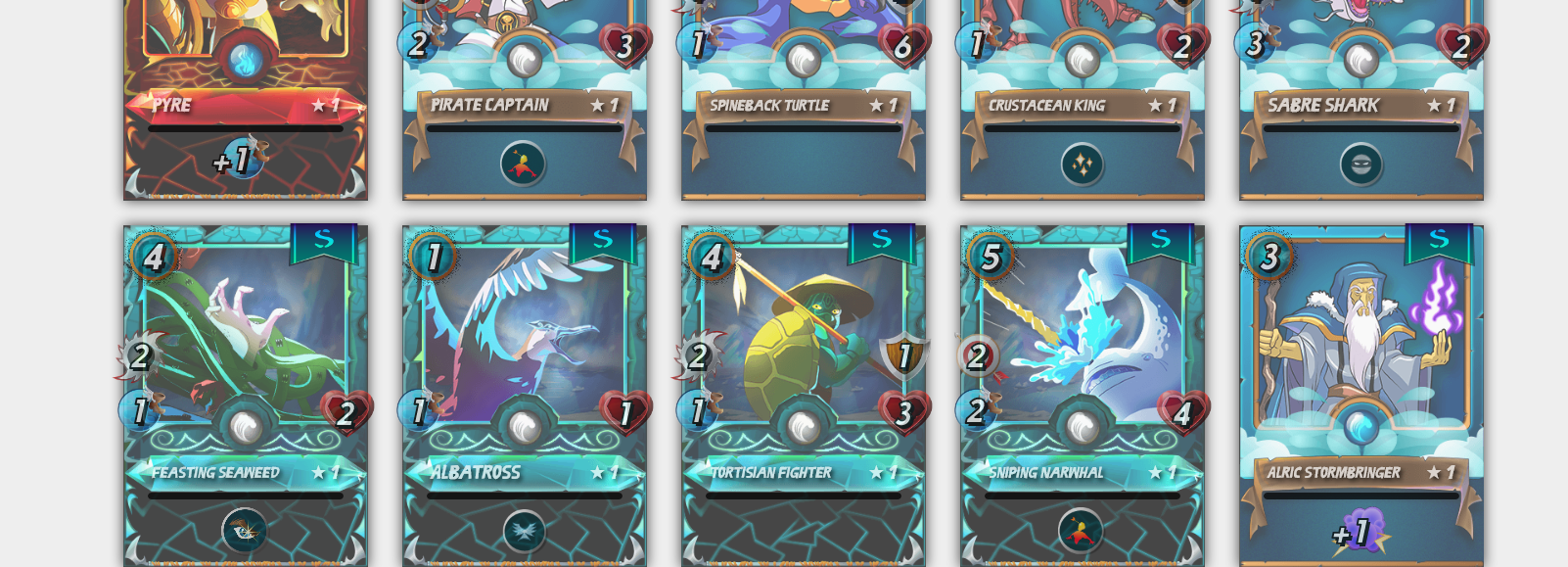
Task: Click Feasting Seaweed's eye ability icon
Action: 244,531
